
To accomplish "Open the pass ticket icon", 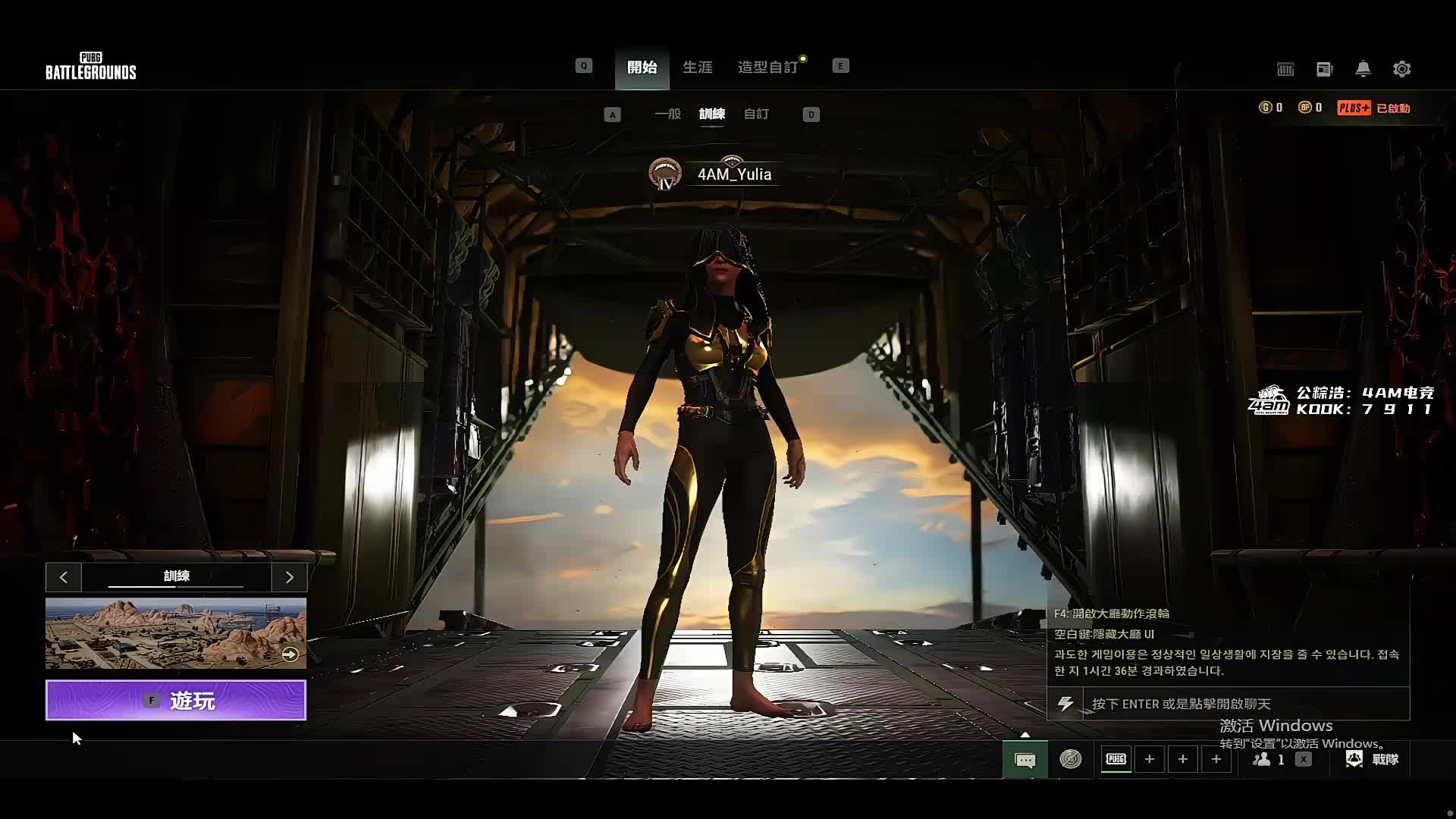I will point(1285,69).
